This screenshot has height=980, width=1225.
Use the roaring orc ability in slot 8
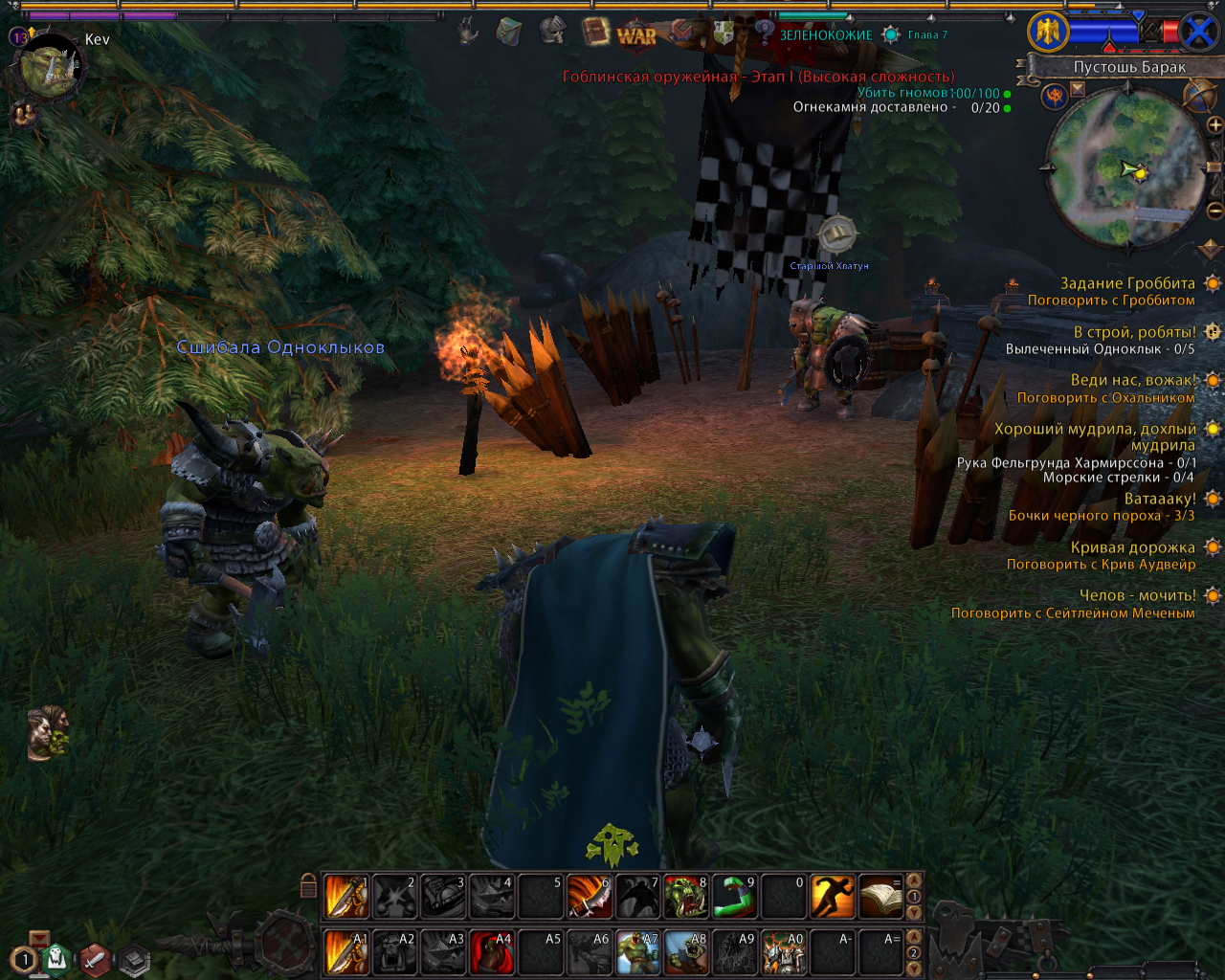pos(686,897)
